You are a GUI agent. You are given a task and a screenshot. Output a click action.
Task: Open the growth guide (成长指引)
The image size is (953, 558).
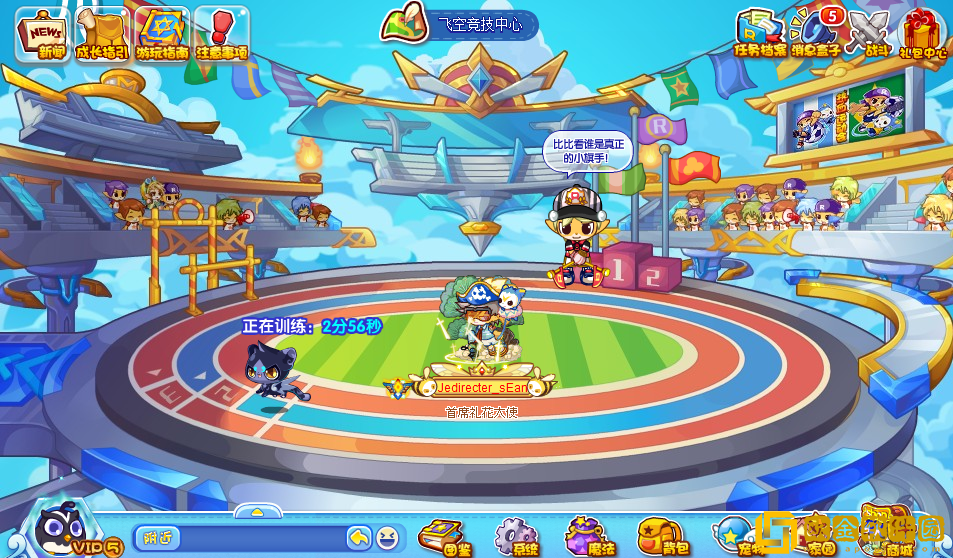click(x=103, y=34)
